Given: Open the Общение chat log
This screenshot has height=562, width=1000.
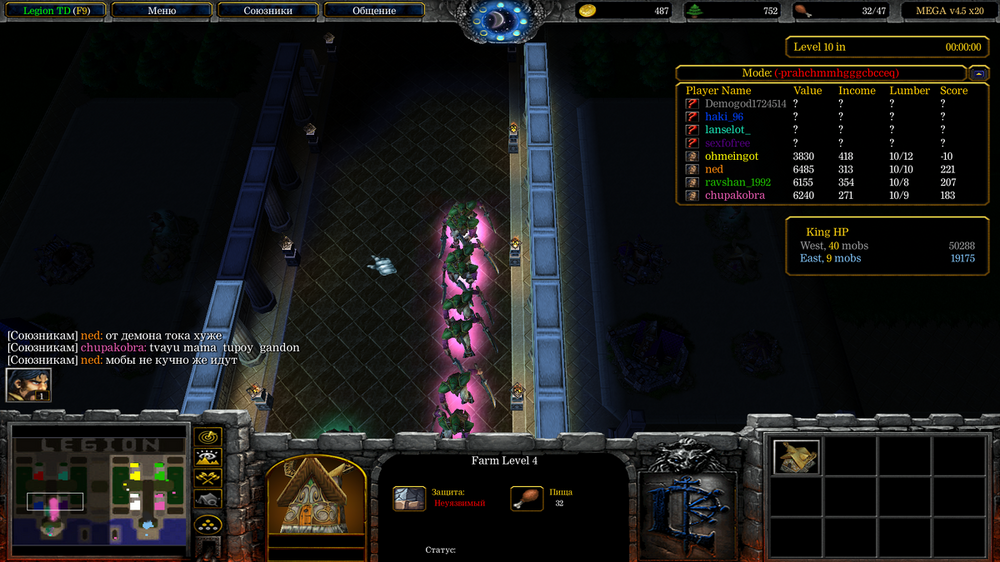Looking at the screenshot, I should (373, 11).
